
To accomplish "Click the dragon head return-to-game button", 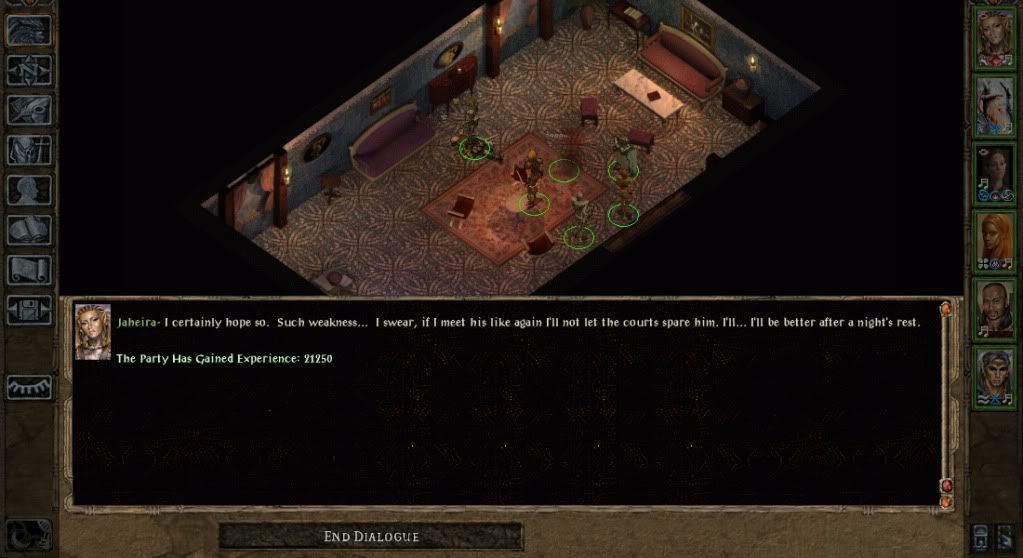I will click(x=29, y=31).
